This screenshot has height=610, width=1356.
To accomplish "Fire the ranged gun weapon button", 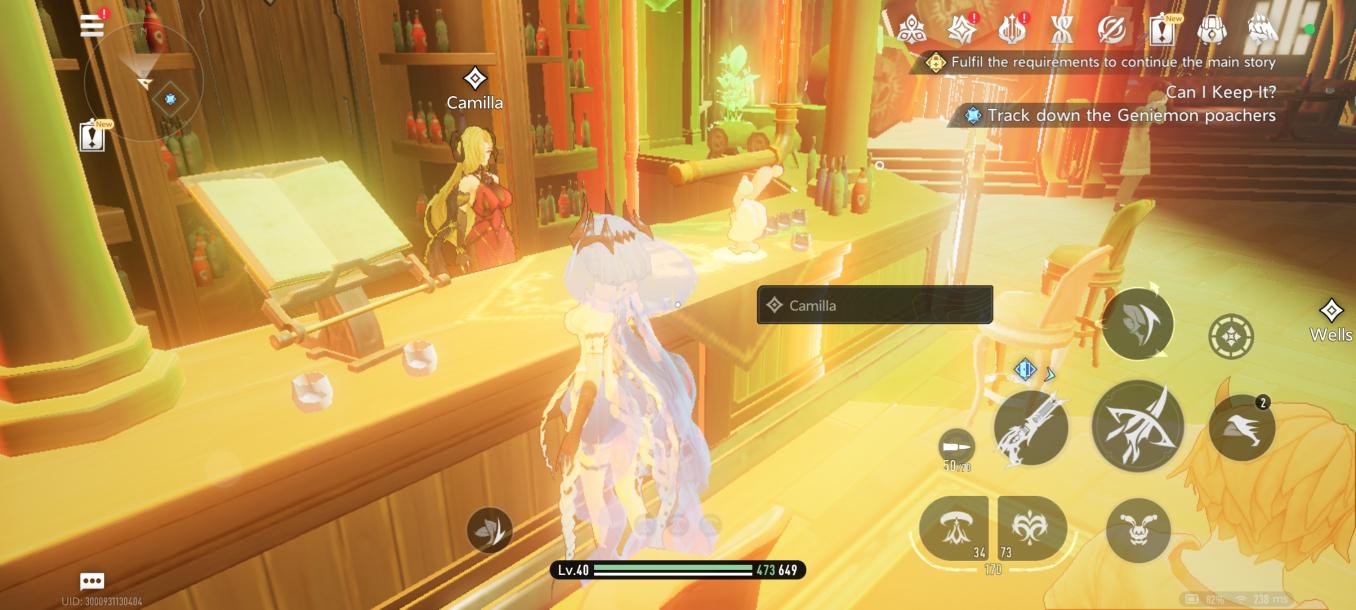I will point(1031,428).
